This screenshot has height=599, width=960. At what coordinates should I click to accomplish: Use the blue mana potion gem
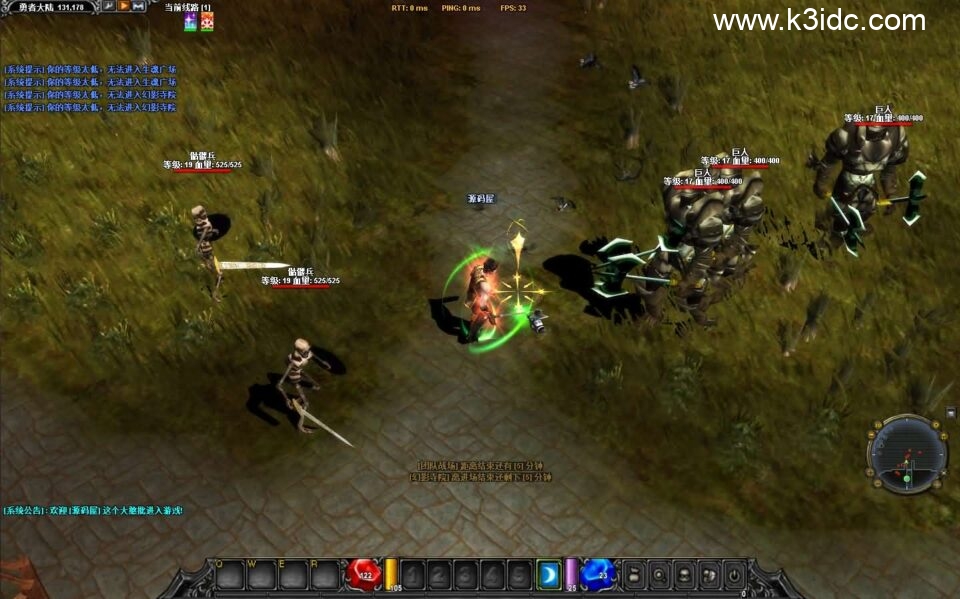click(x=599, y=574)
